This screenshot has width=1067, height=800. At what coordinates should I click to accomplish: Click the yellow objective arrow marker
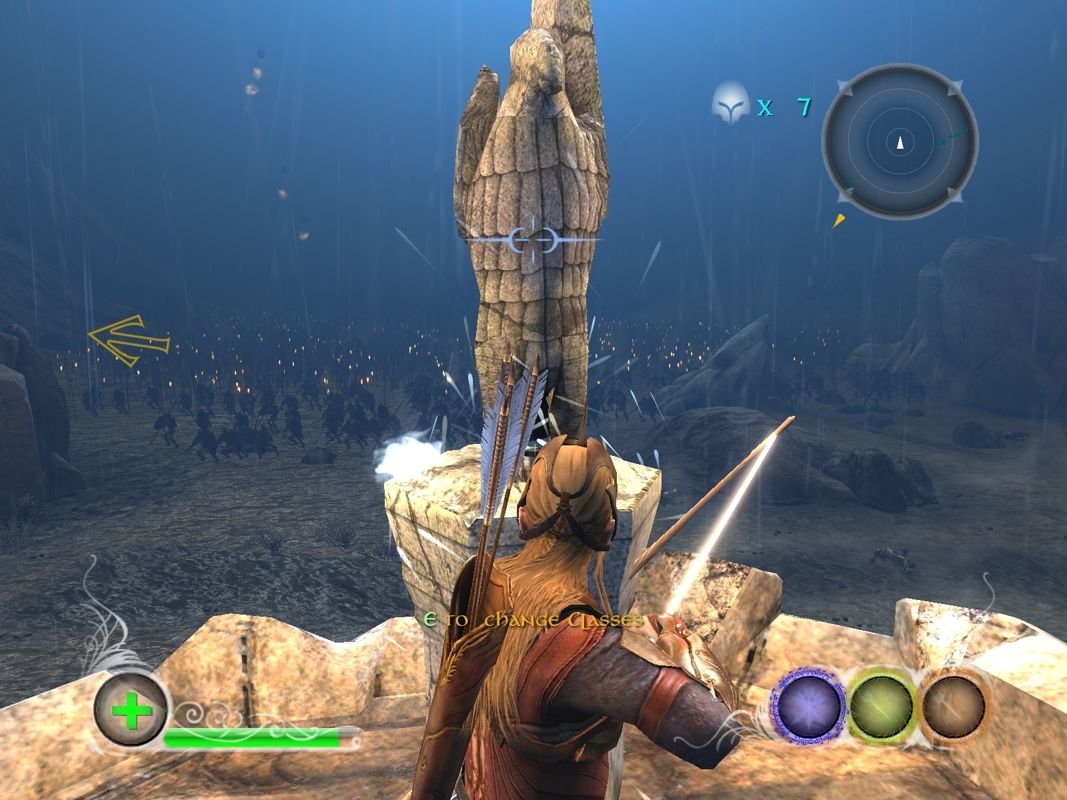pos(128,340)
